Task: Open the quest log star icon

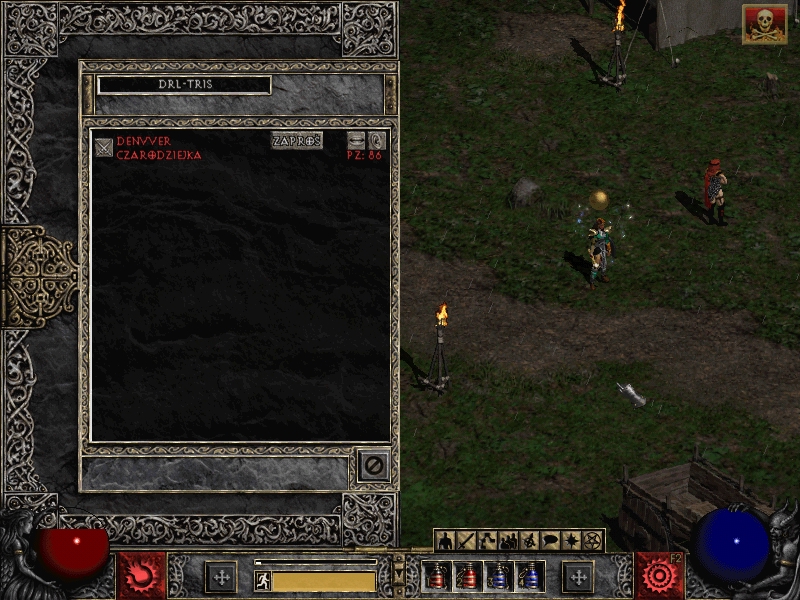Action: (571, 541)
